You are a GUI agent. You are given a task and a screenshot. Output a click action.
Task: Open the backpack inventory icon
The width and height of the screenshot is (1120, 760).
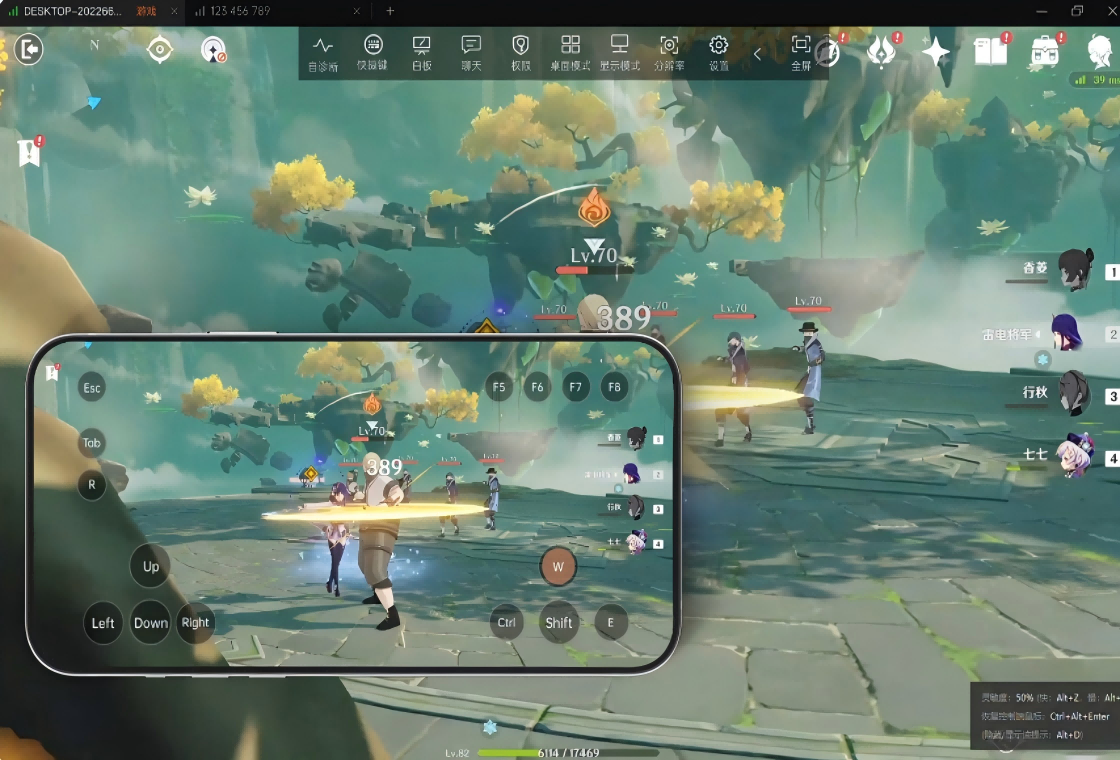coord(1045,51)
